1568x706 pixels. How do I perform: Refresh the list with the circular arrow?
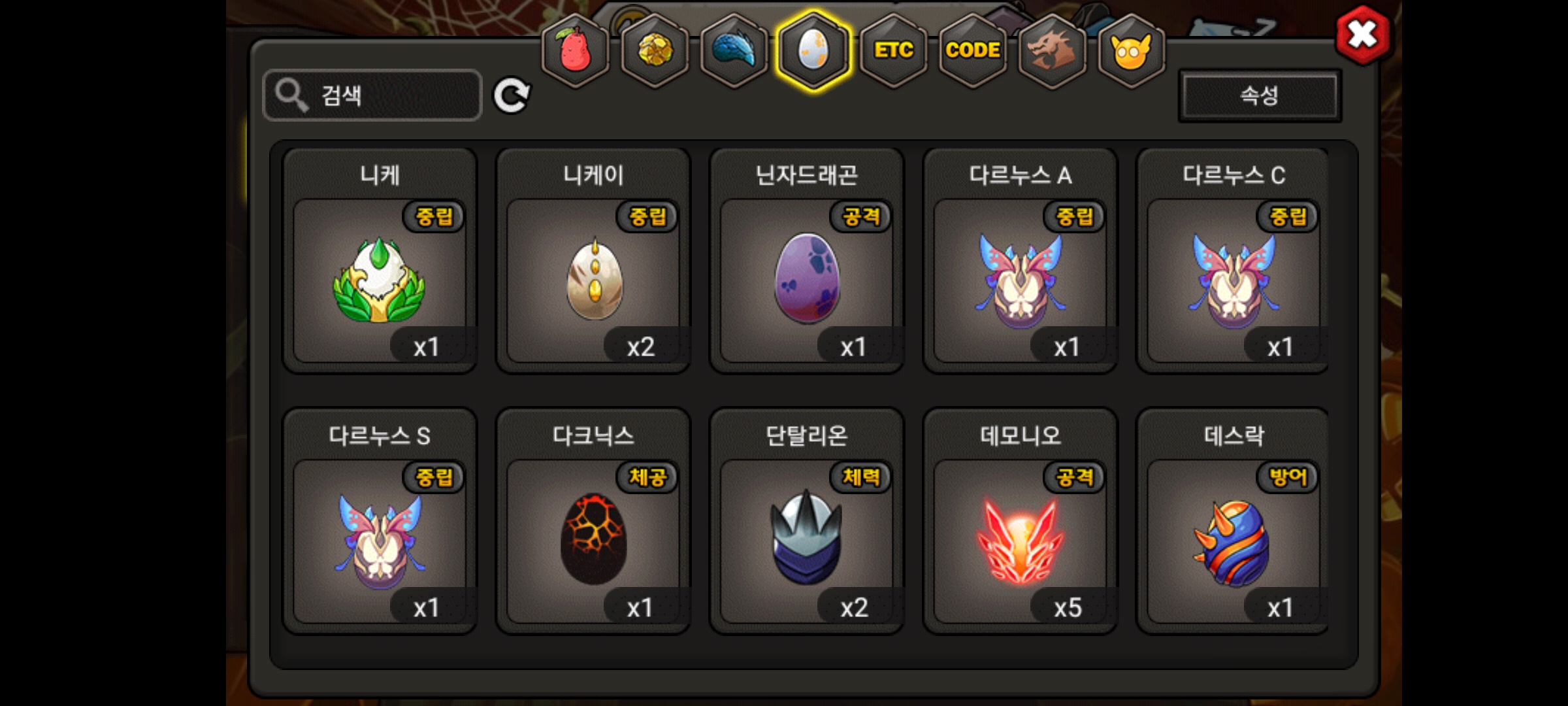click(511, 96)
